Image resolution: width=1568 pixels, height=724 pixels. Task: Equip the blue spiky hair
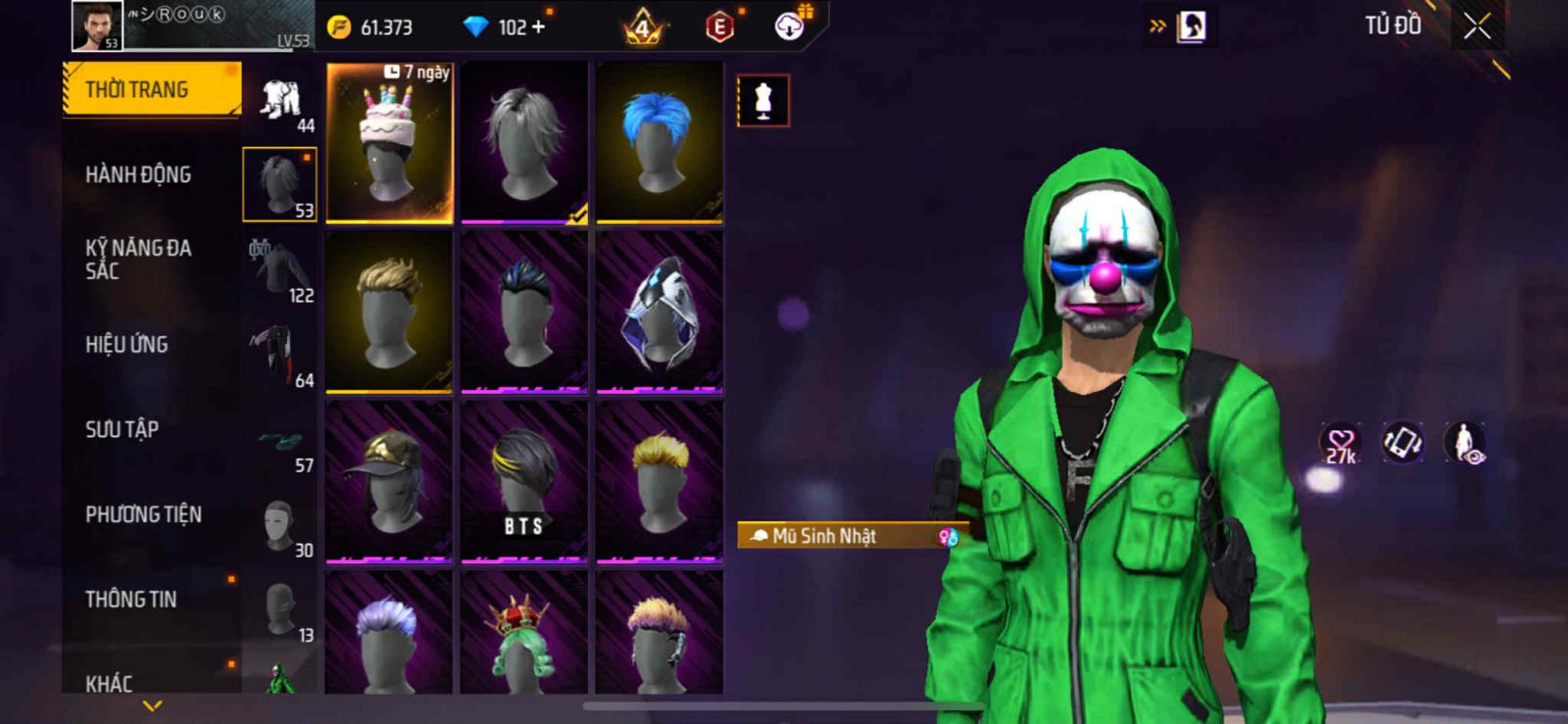660,143
